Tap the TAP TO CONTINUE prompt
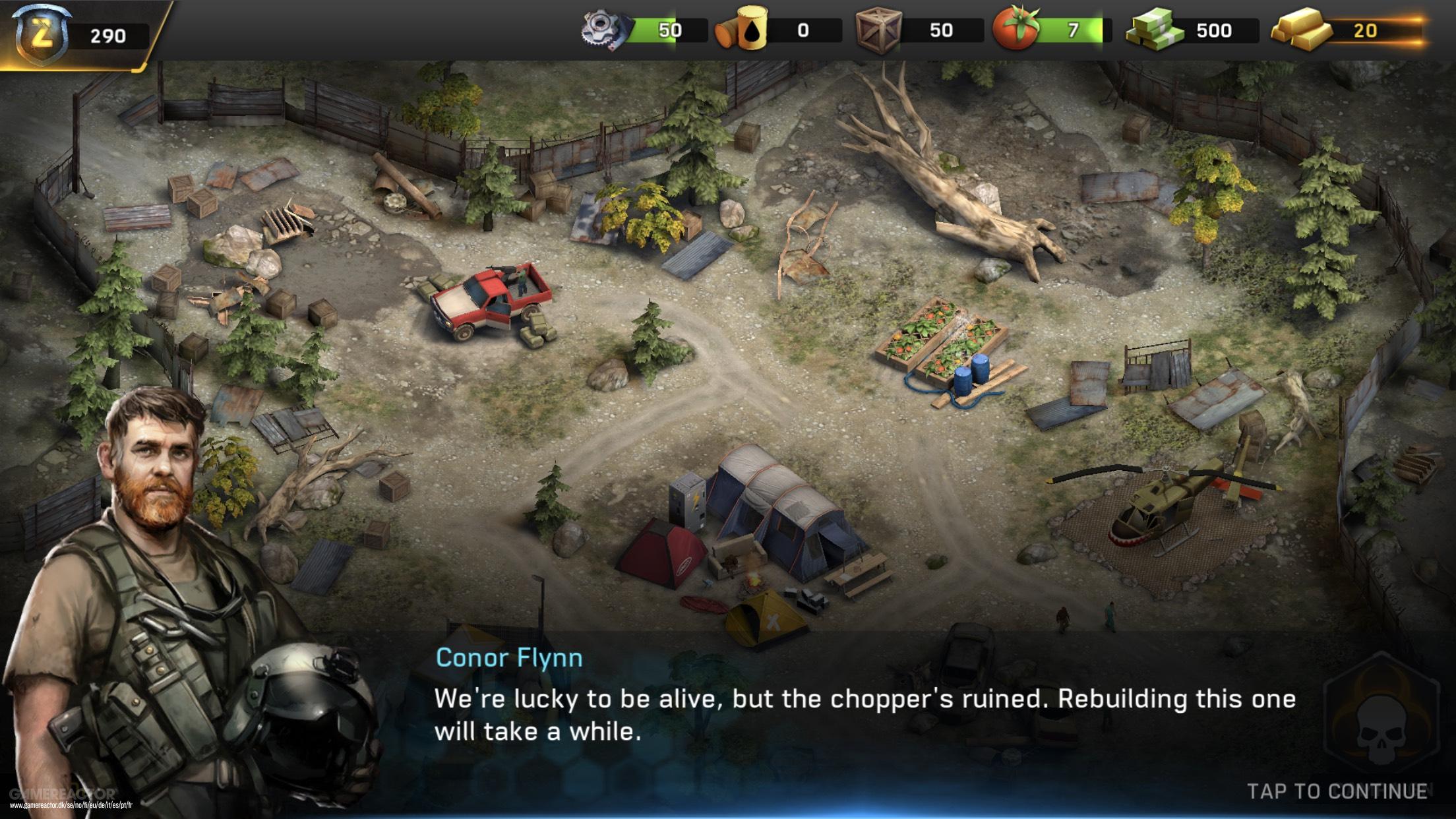The image size is (1456, 819). click(x=1337, y=791)
